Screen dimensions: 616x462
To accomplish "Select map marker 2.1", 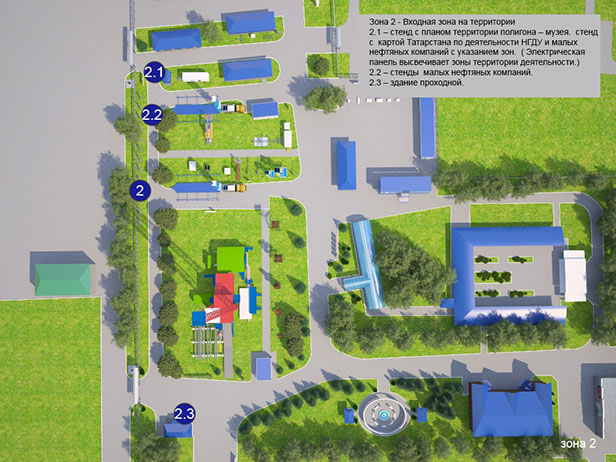I will 153,73.
